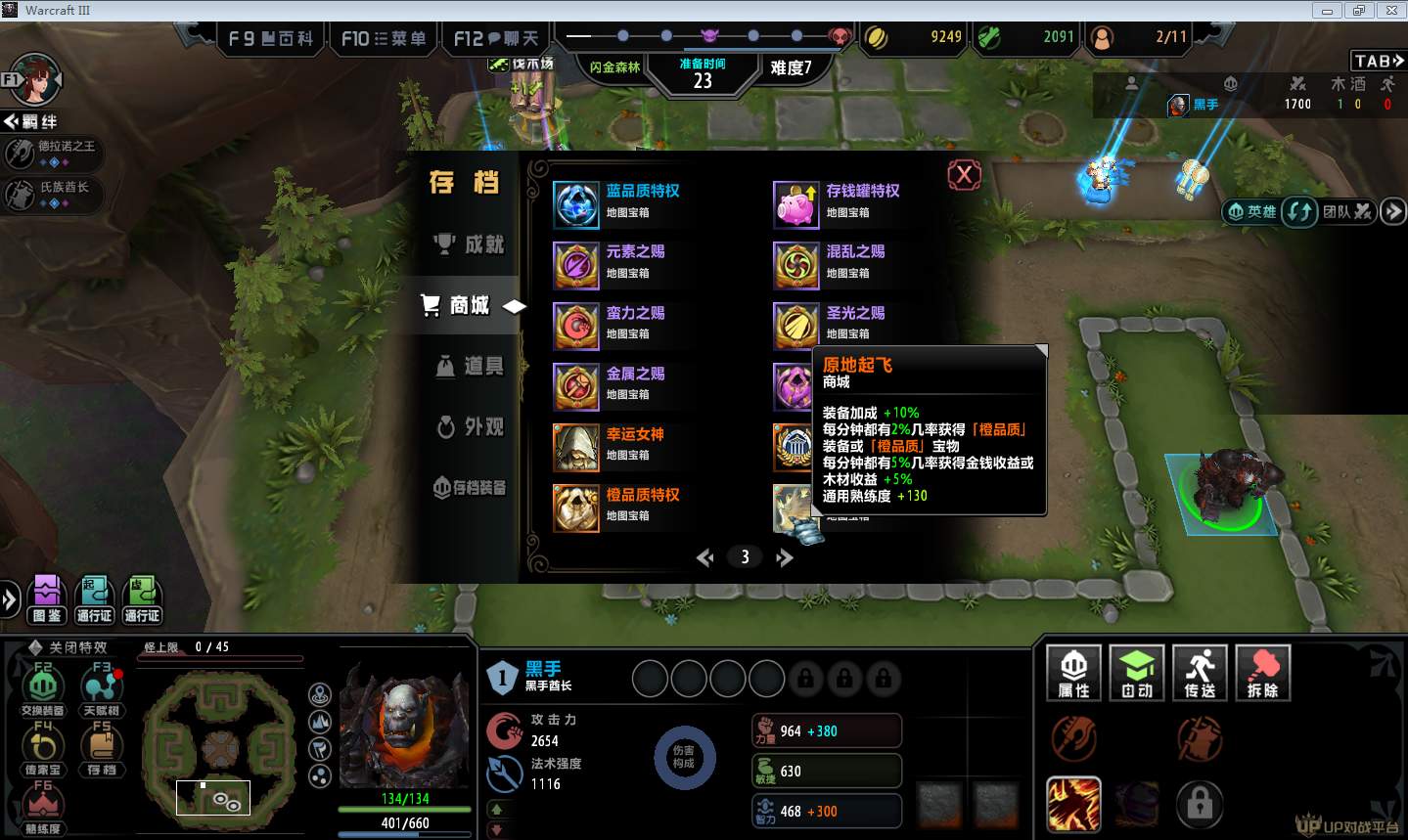The height and width of the screenshot is (840, 1408).
Task: Click the 拆除 demolish button
Action: [x=1263, y=673]
